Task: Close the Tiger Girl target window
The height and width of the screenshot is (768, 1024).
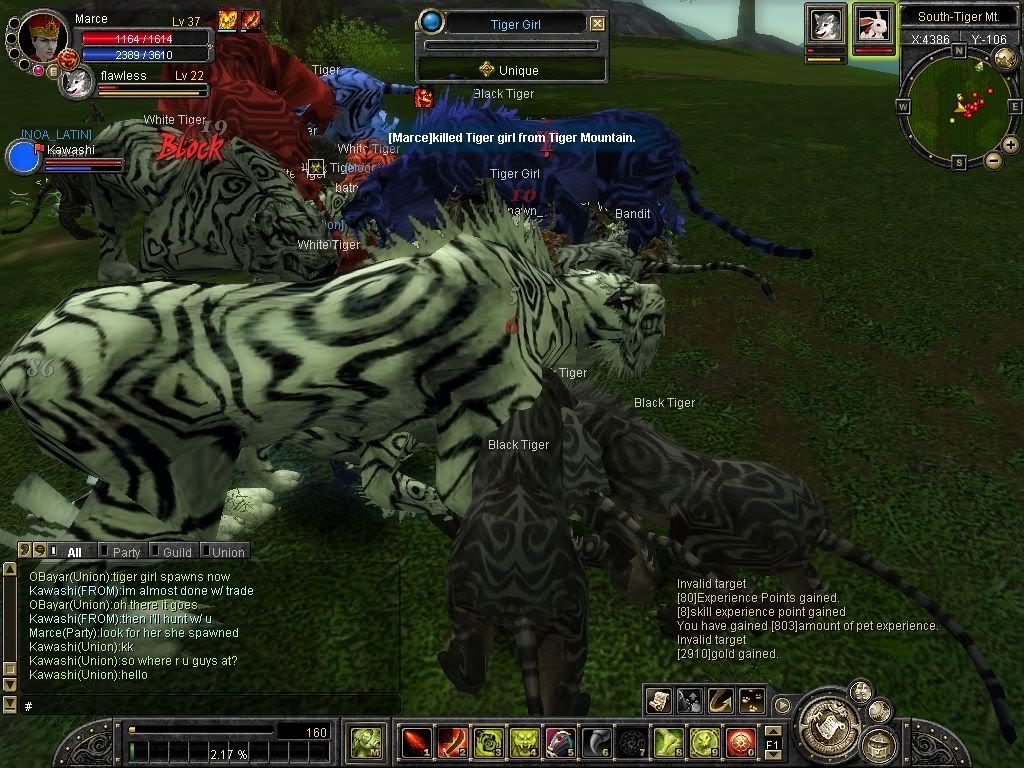Action: [x=597, y=23]
